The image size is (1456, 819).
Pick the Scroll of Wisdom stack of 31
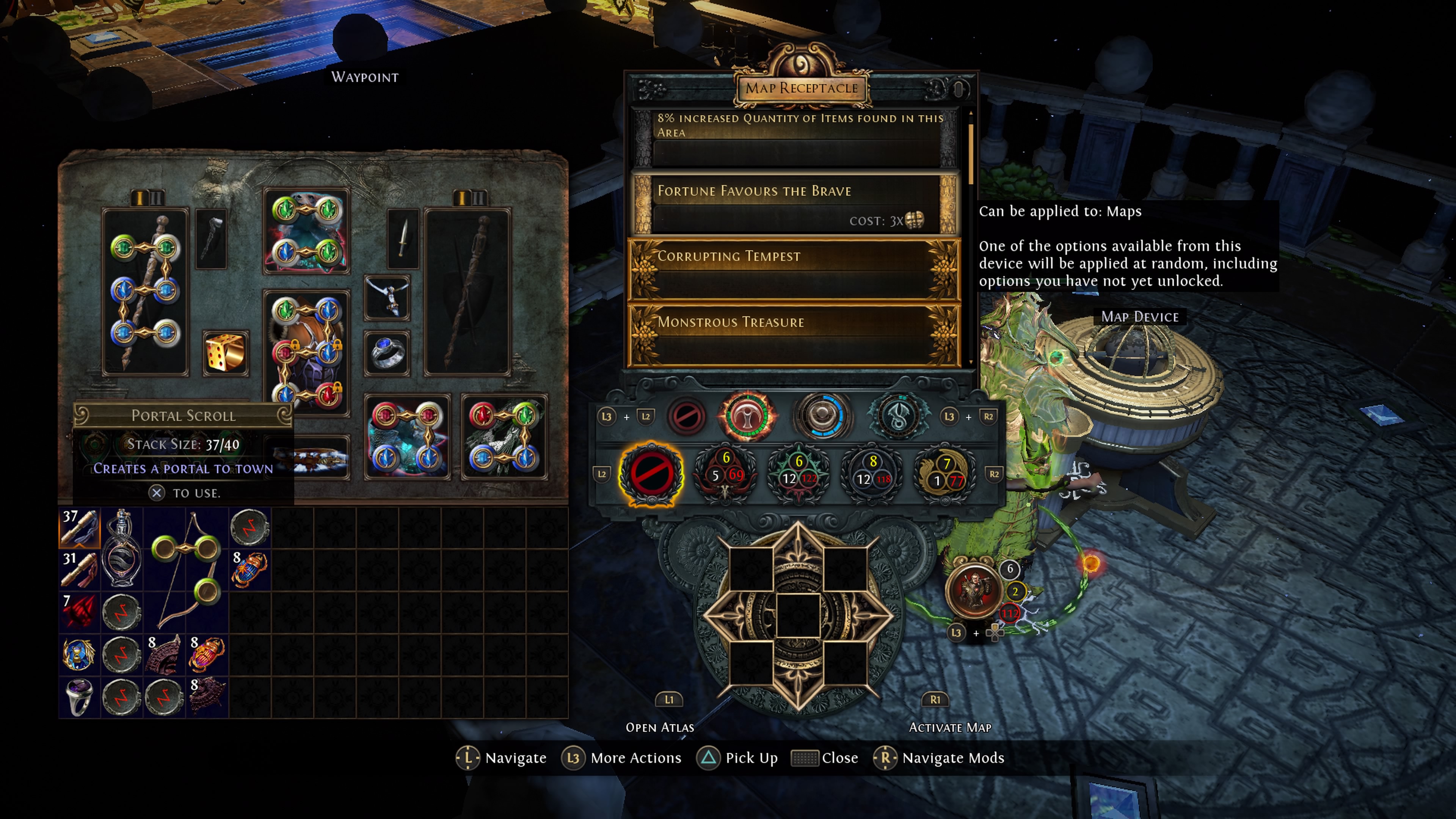tap(80, 570)
